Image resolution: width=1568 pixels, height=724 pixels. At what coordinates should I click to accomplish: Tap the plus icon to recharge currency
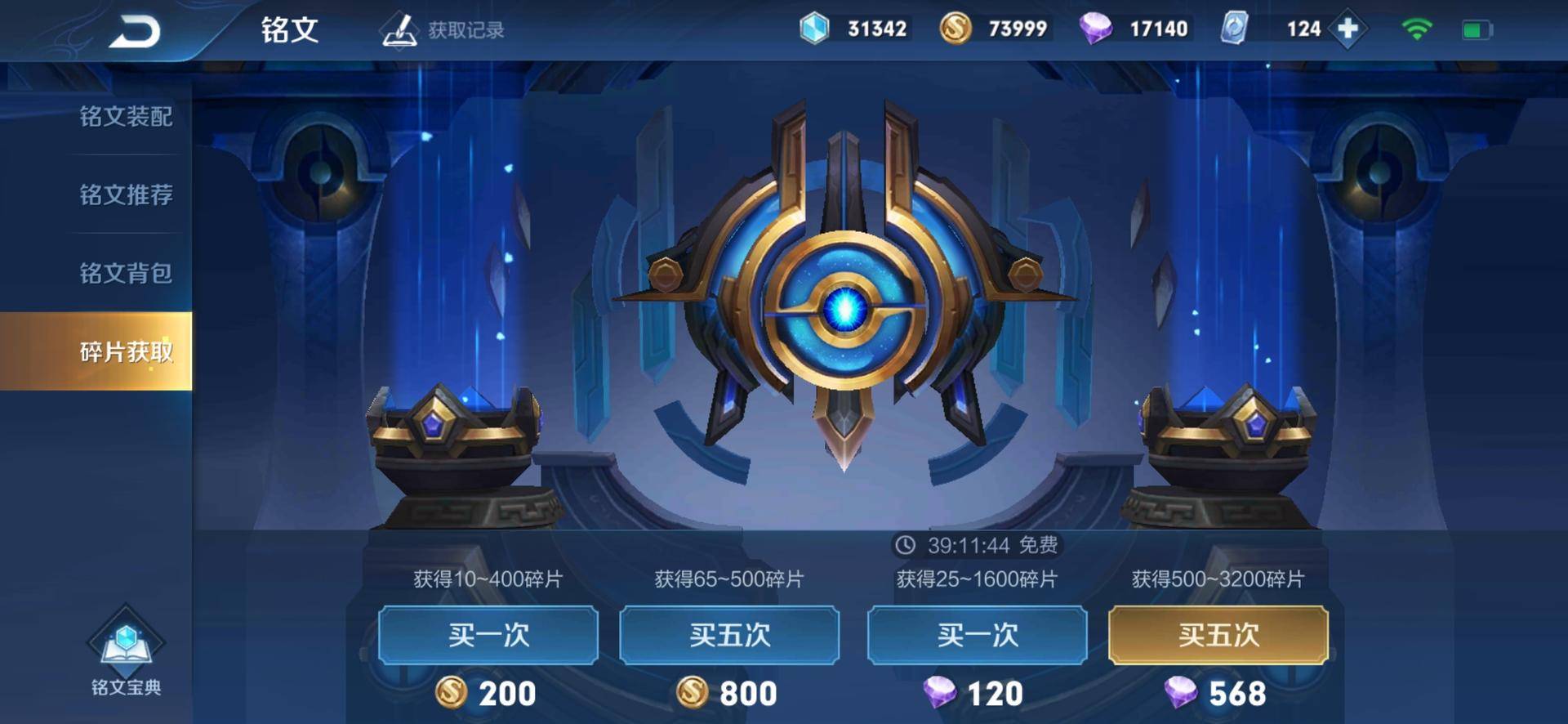(1349, 28)
